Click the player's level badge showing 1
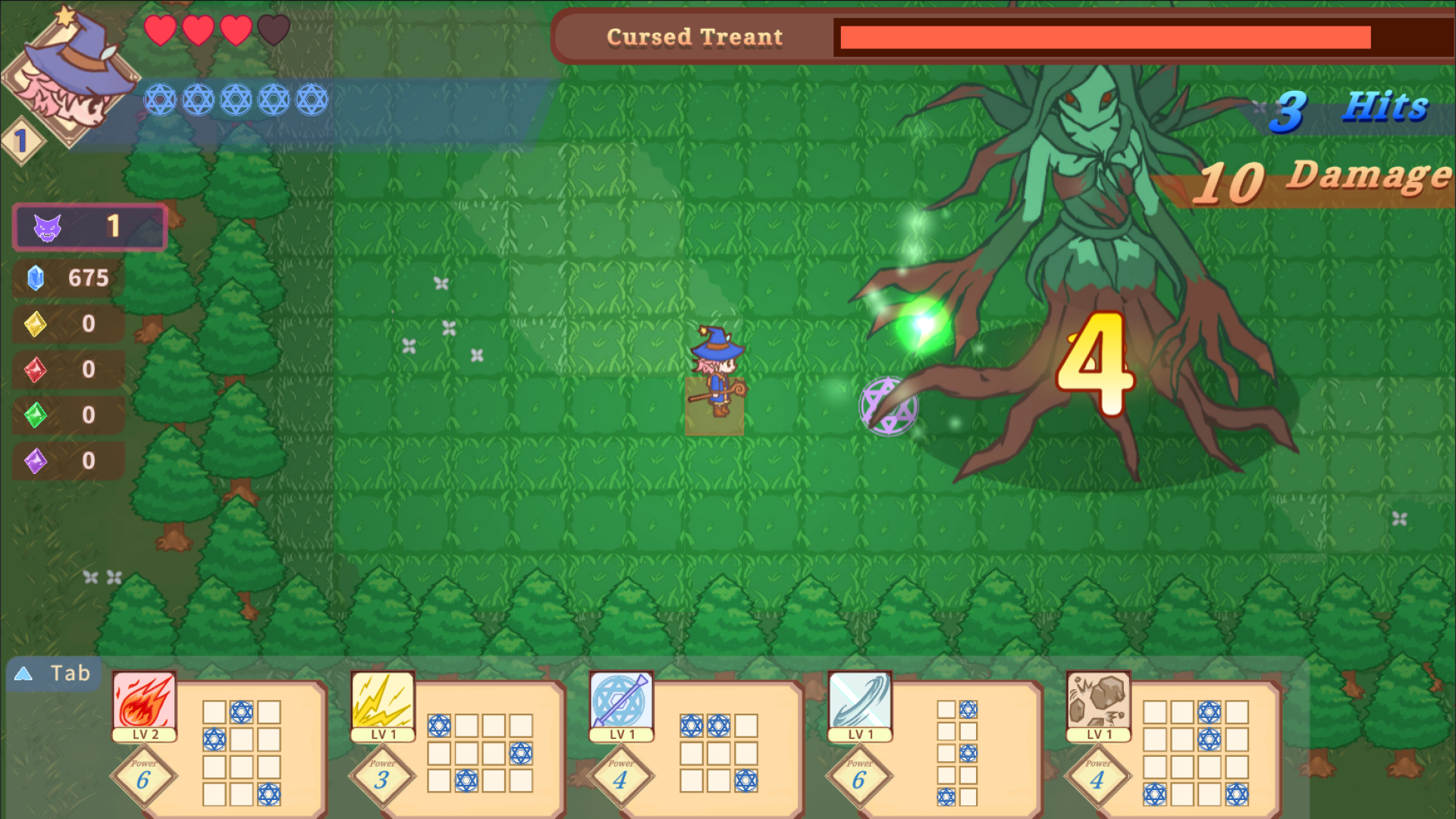This screenshot has height=819, width=1456. click(21, 140)
